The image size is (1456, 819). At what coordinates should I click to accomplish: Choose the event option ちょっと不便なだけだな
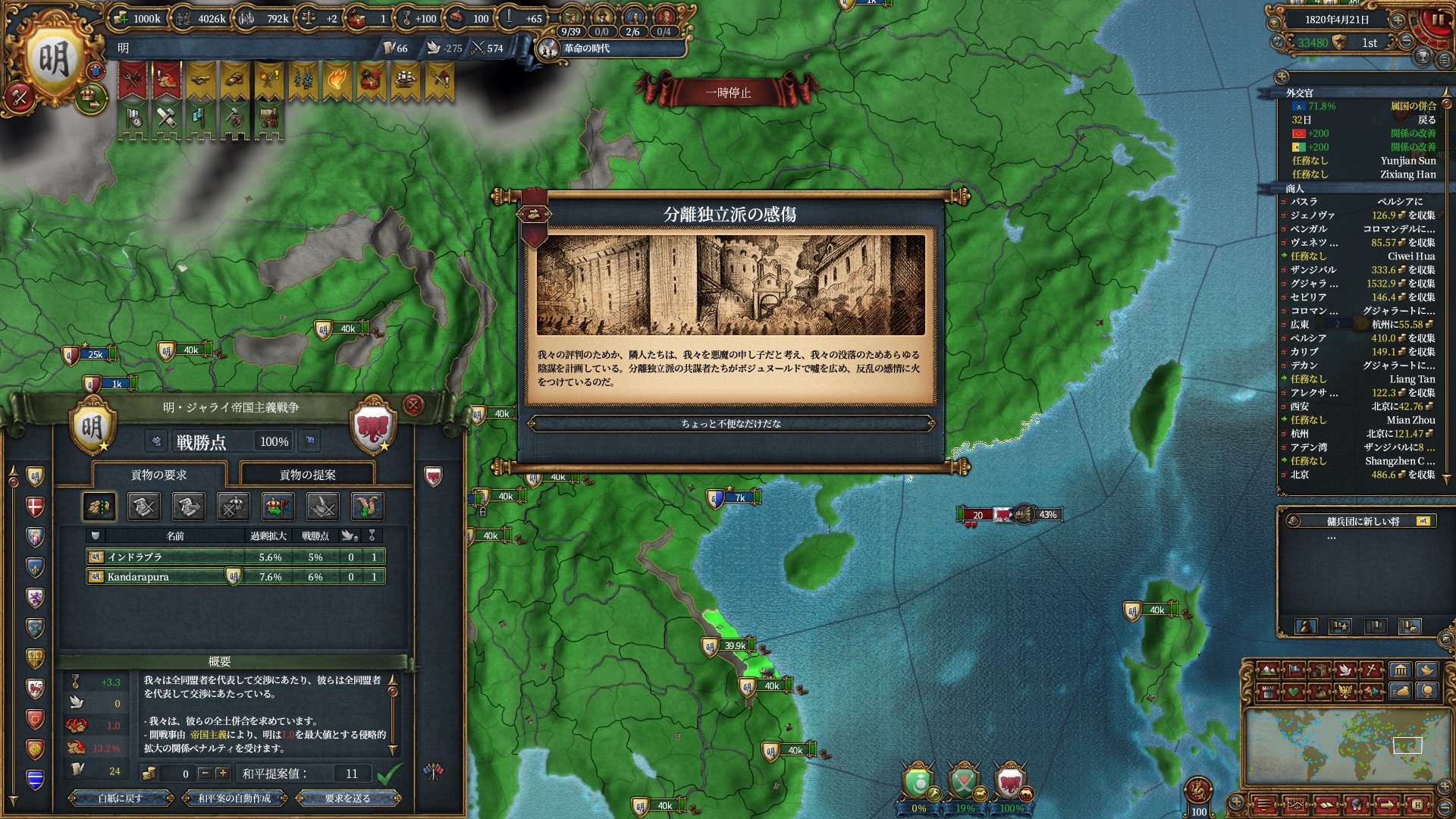tap(730, 424)
